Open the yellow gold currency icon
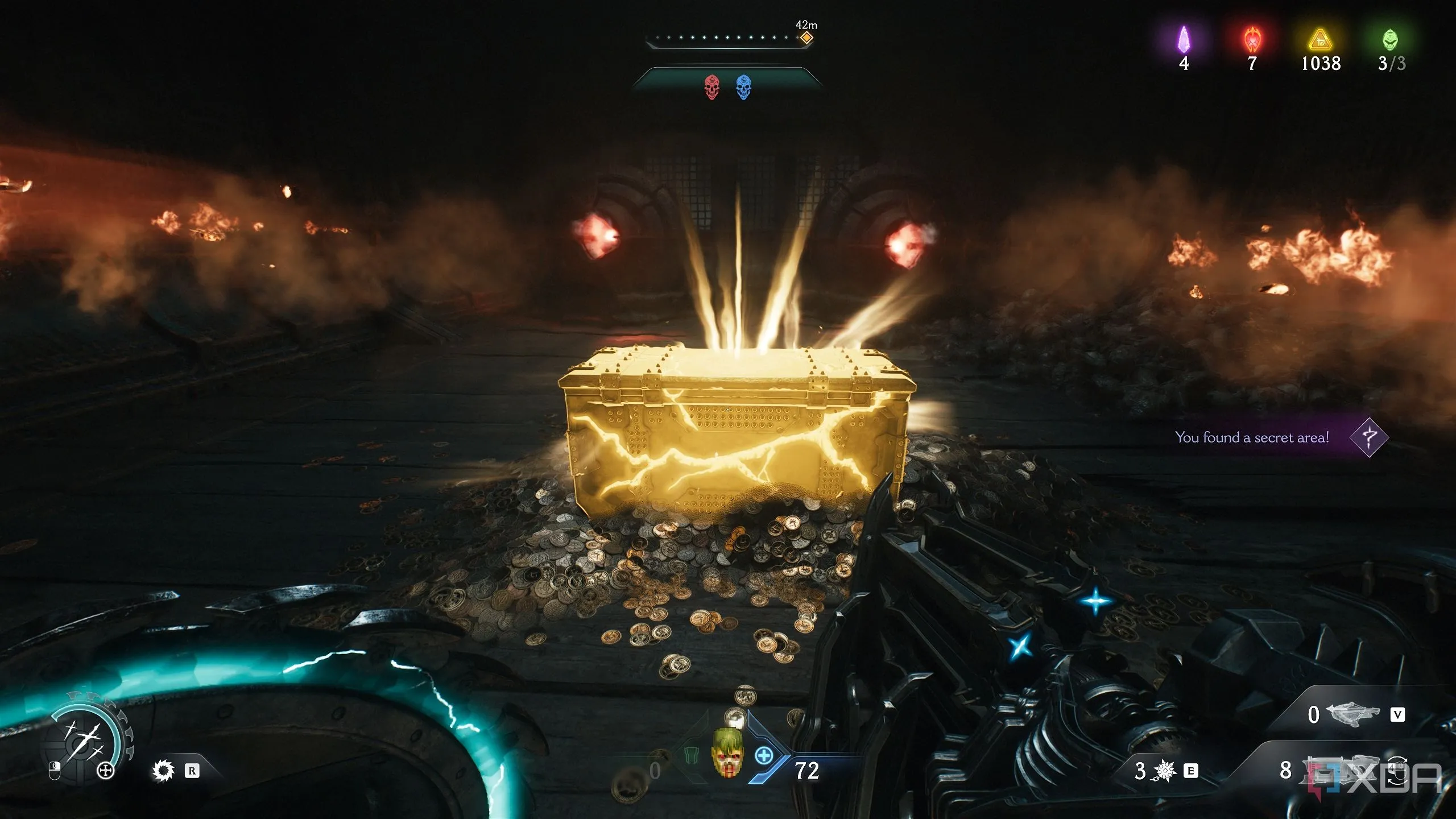Viewport: 1456px width, 819px height. (x=1320, y=40)
